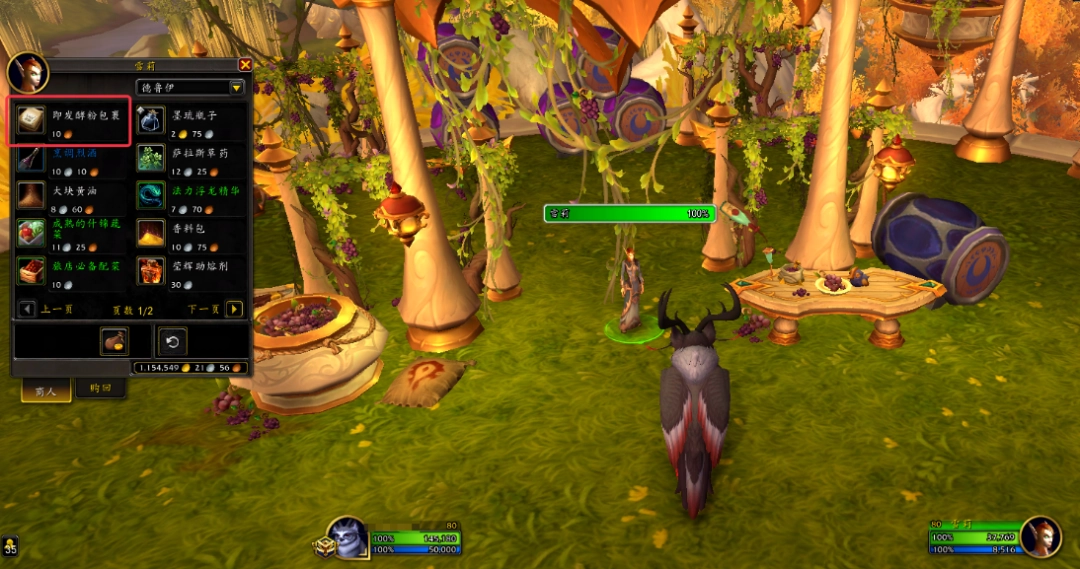Open the 德鲁伊 filter dropdown
Image resolution: width=1080 pixels, height=569 pixels.
237,87
